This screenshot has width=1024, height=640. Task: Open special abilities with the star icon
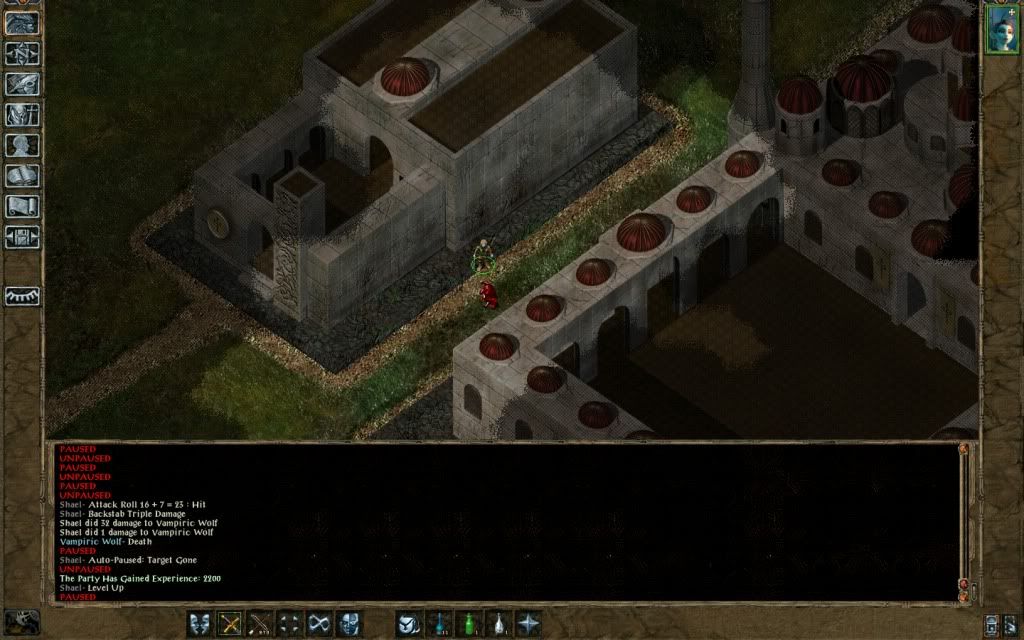(x=527, y=623)
